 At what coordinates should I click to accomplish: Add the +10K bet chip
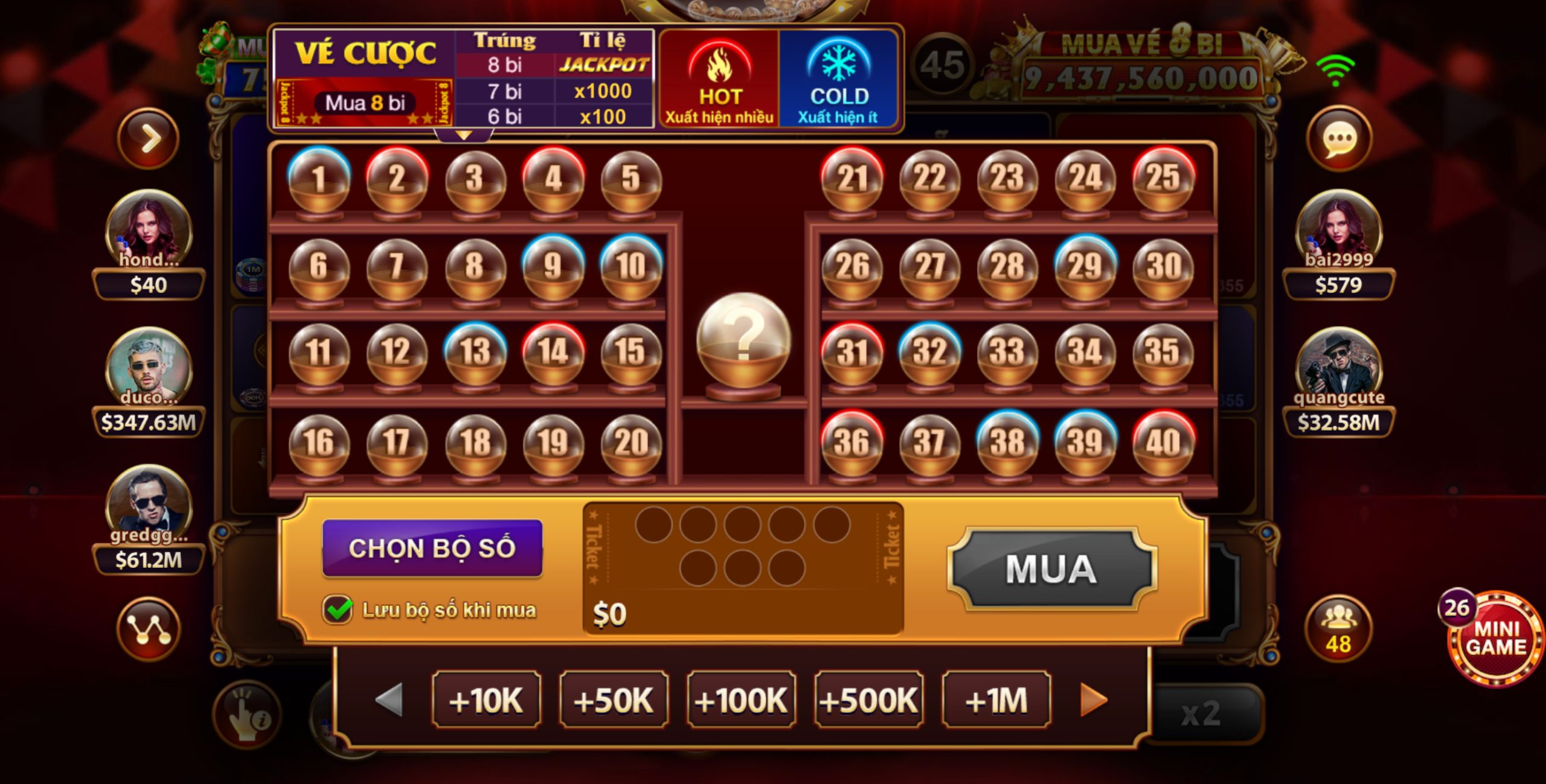pos(486,700)
